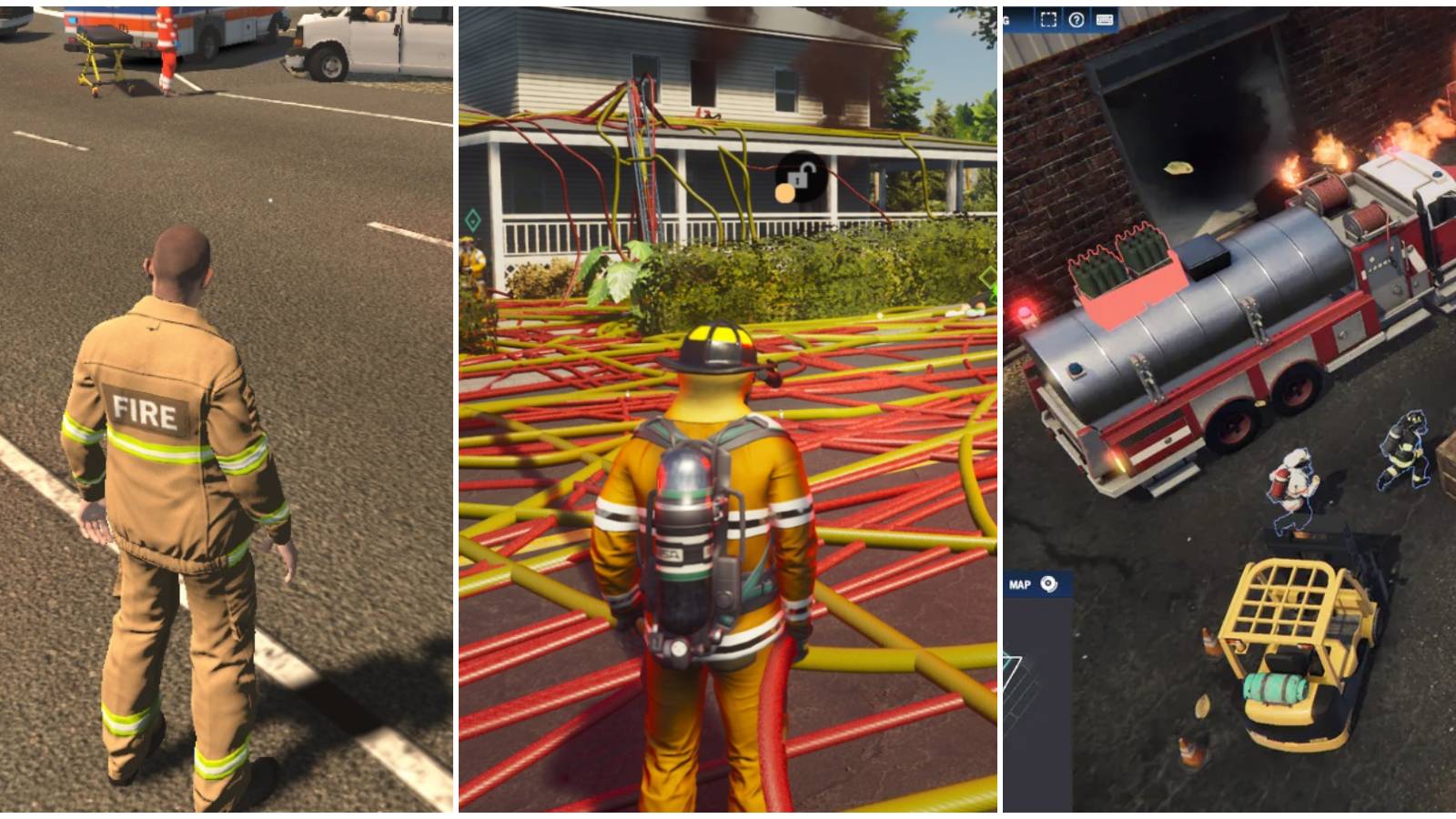Select the green diamond marker near the bushes
Image resolution: width=1456 pixels, height=819 pixels.
(988, 278)
